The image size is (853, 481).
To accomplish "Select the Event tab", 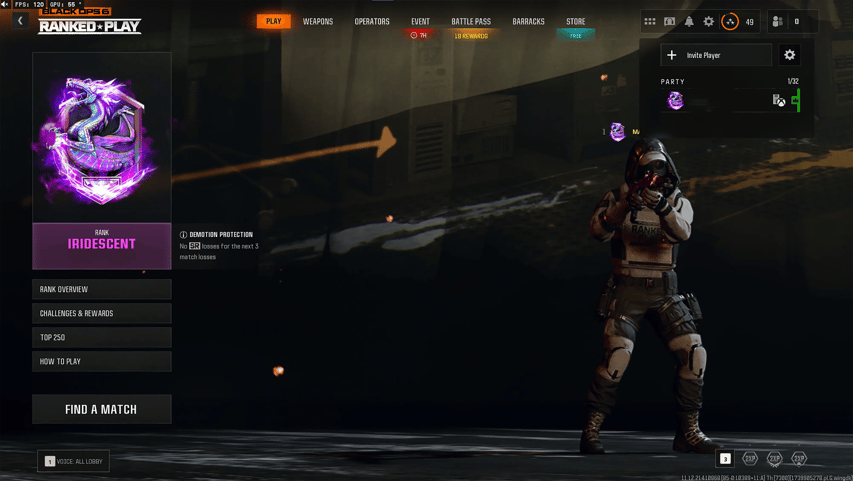I will pos(420,21).
